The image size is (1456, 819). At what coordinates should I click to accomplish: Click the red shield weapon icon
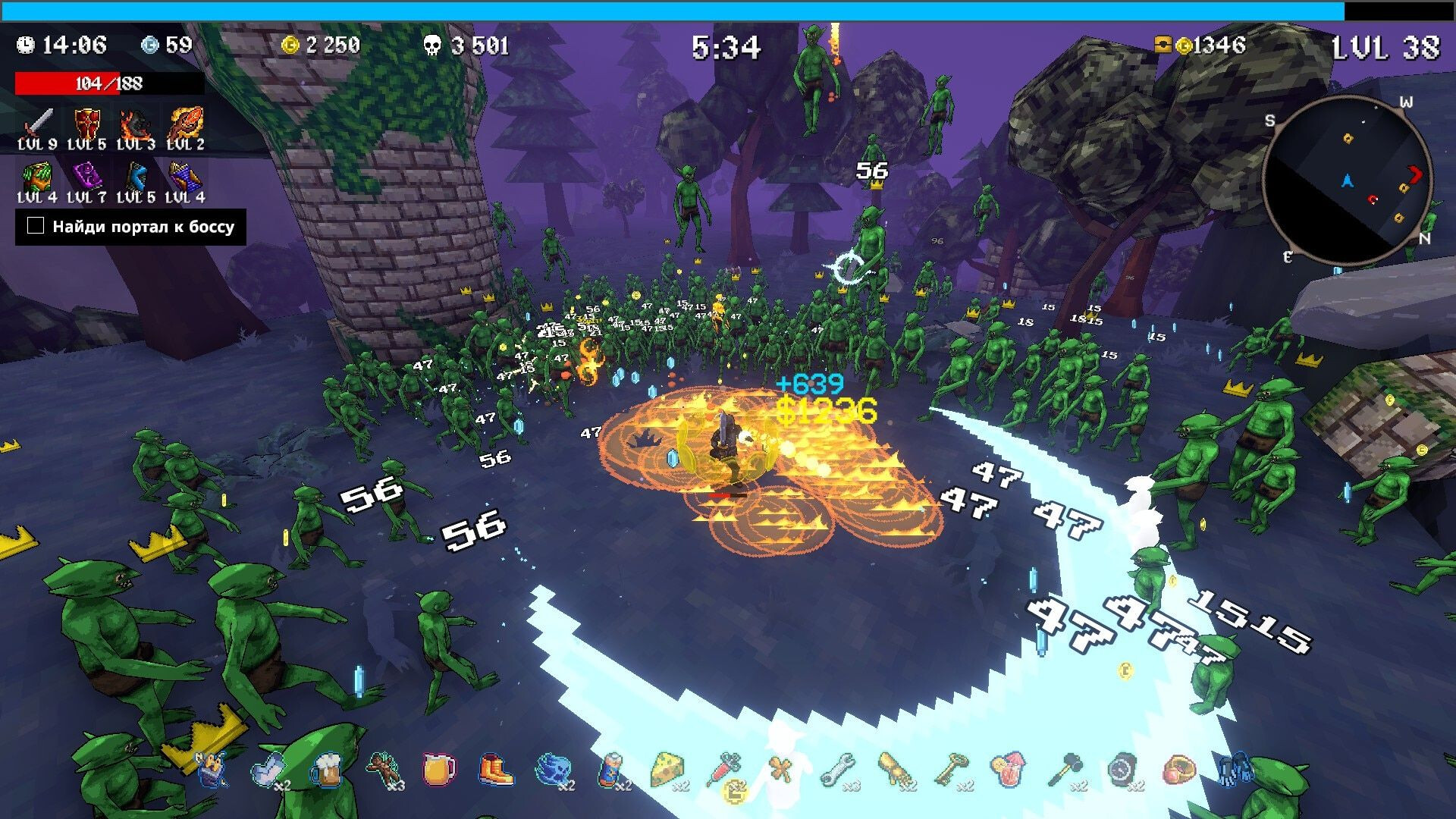coord(86,123)
